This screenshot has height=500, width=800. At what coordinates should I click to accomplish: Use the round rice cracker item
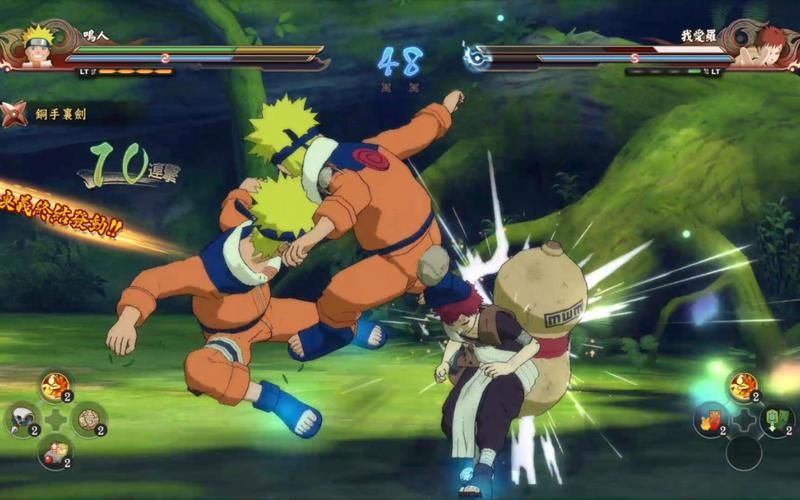(x=89, y=419)
